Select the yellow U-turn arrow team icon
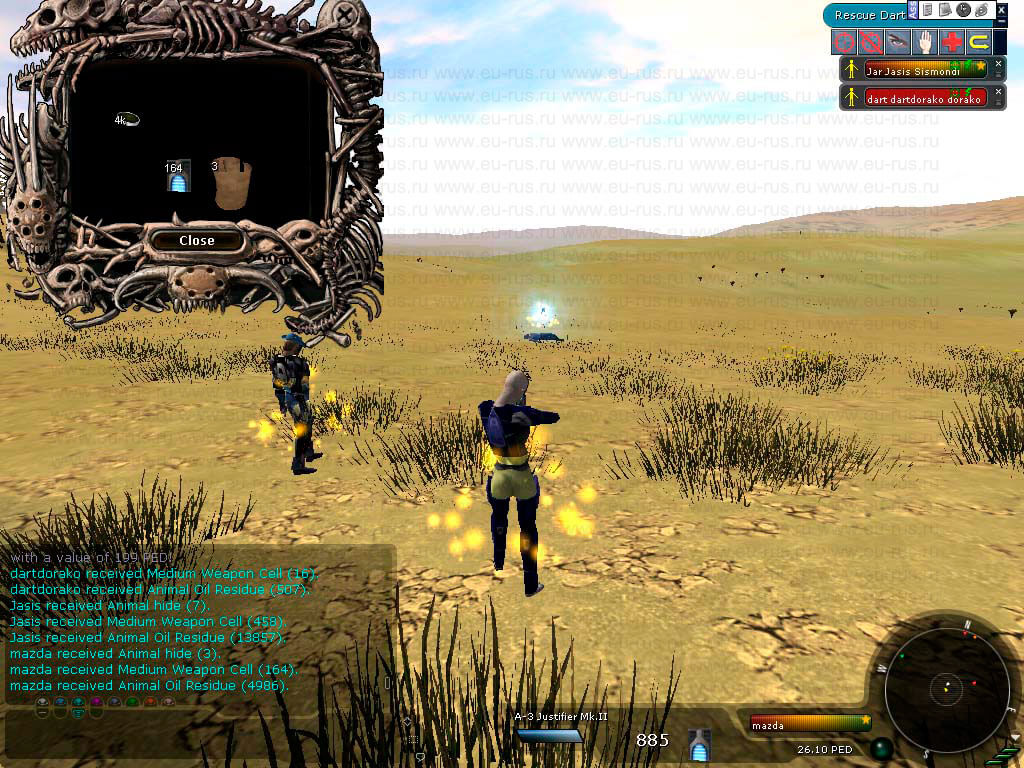The image size is (1024, 768). tap(979, 42)
